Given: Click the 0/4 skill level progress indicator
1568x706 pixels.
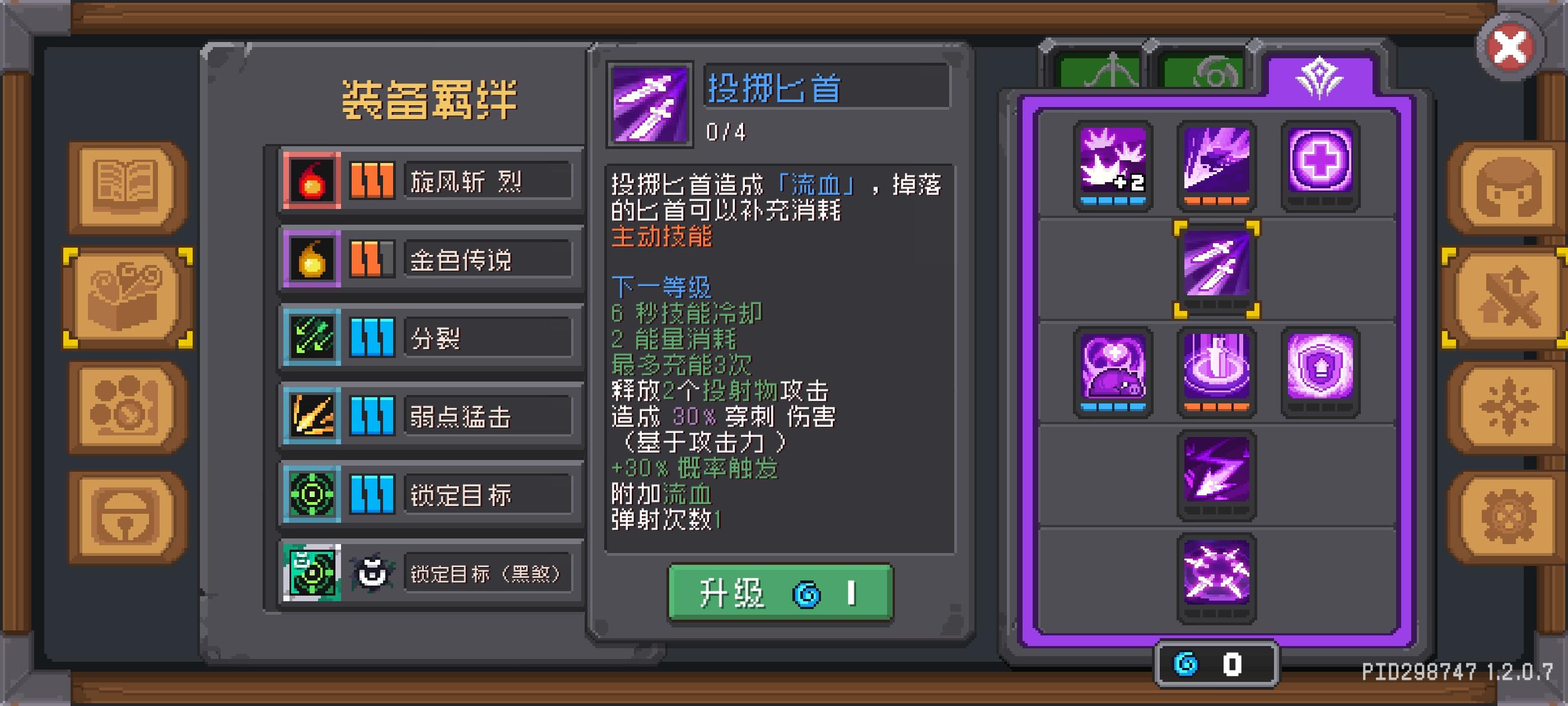Looking at the screenshot, I should [x=728, y=133].
